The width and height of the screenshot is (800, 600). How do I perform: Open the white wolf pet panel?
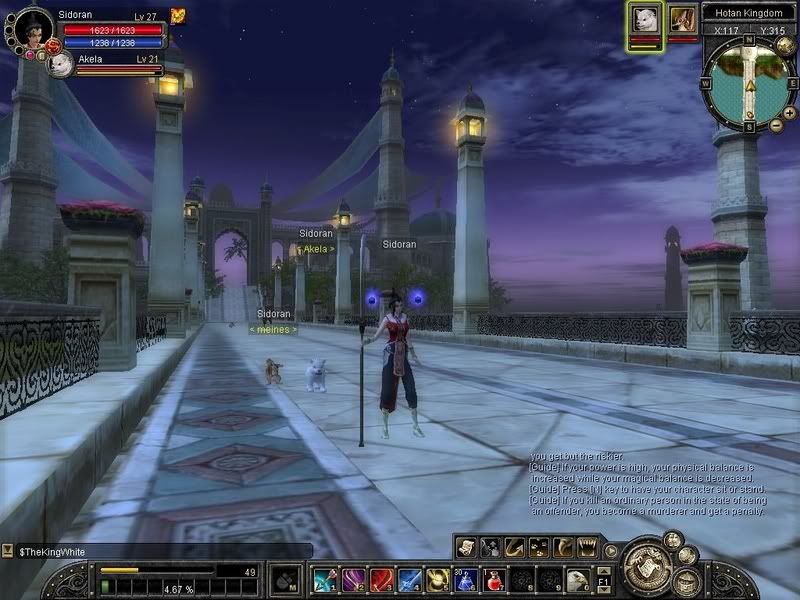pos(645,19)
